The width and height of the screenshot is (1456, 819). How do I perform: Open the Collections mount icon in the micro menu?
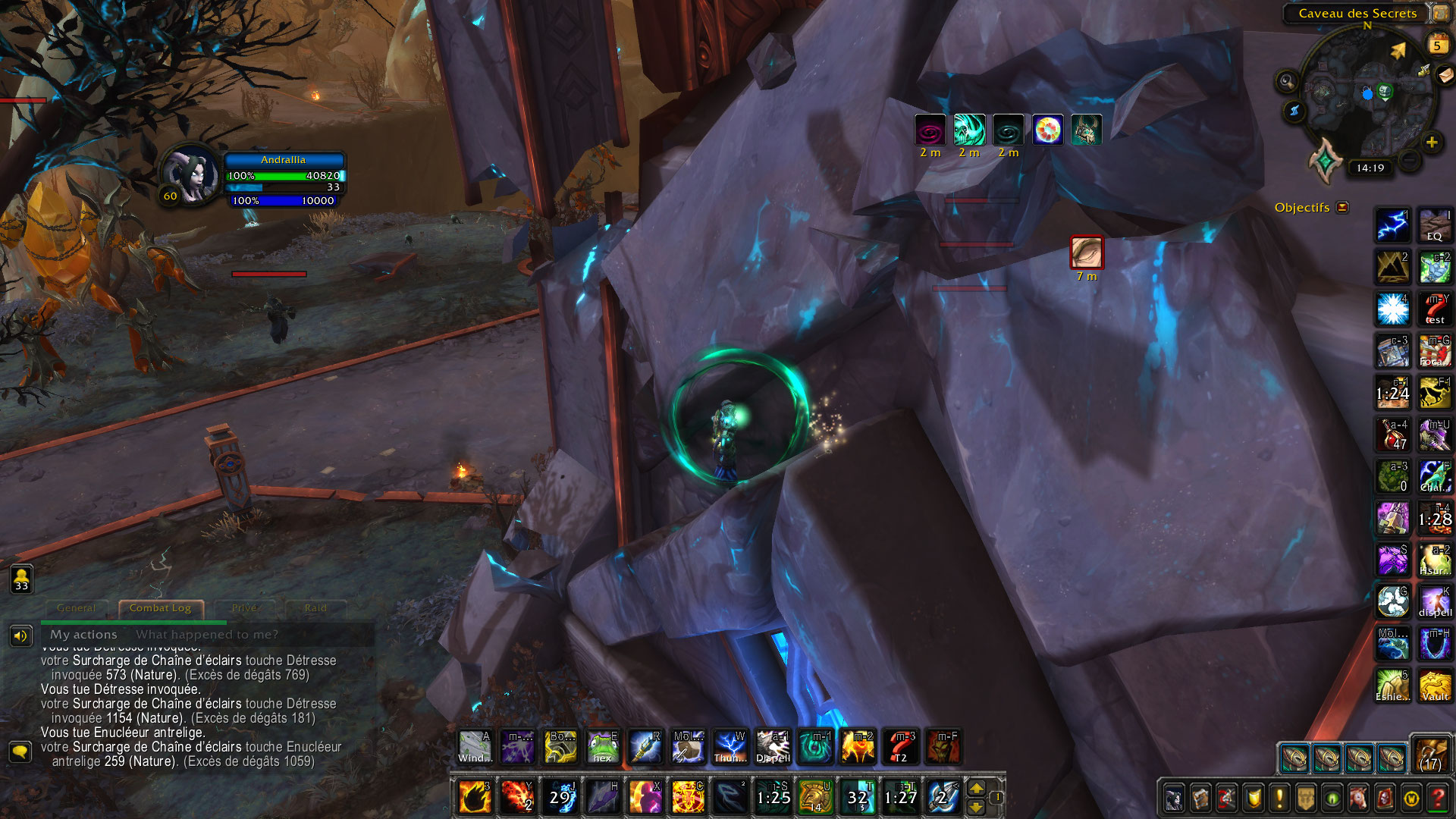point(1358,797)
